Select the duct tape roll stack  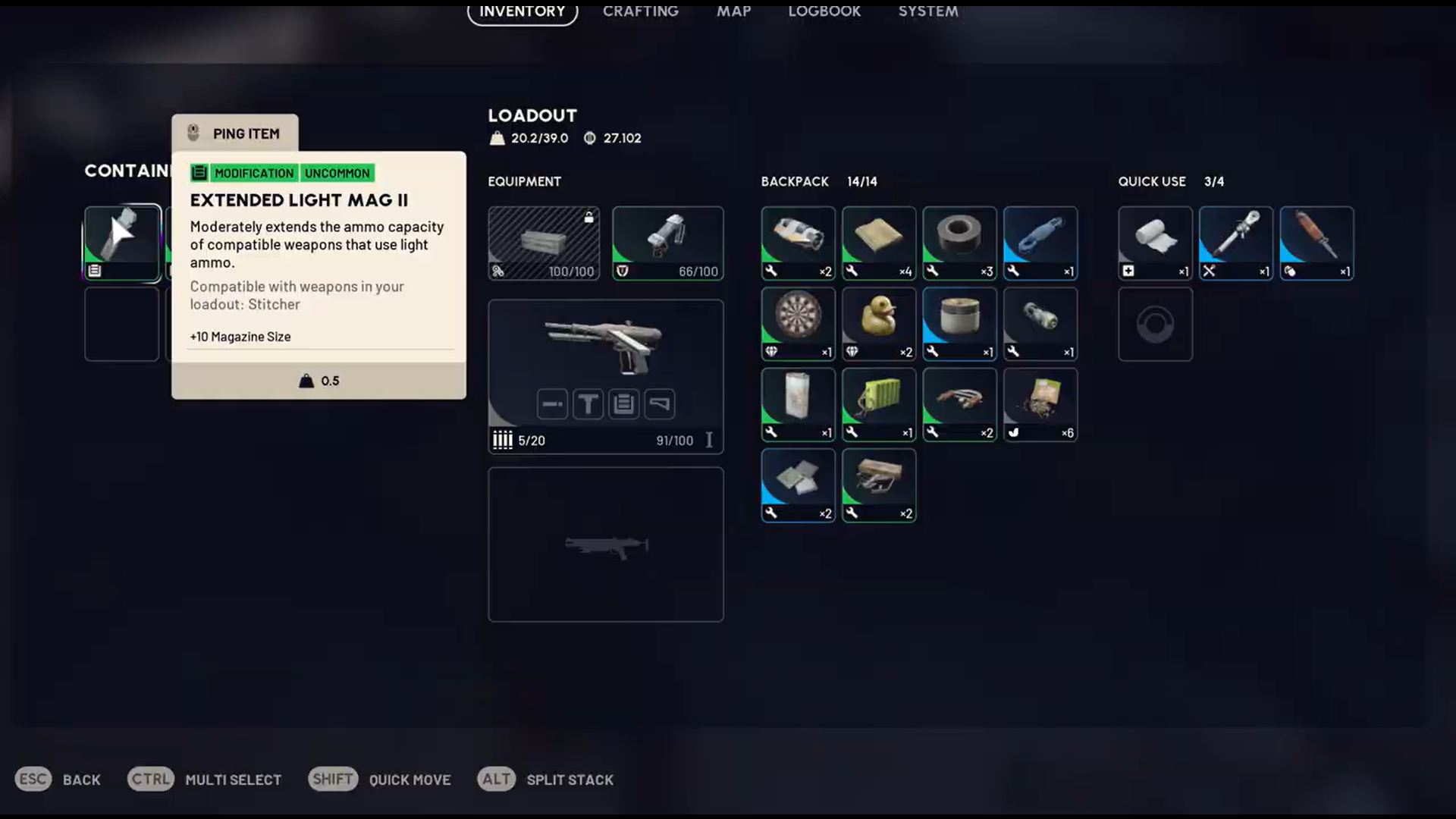point(959,243)
